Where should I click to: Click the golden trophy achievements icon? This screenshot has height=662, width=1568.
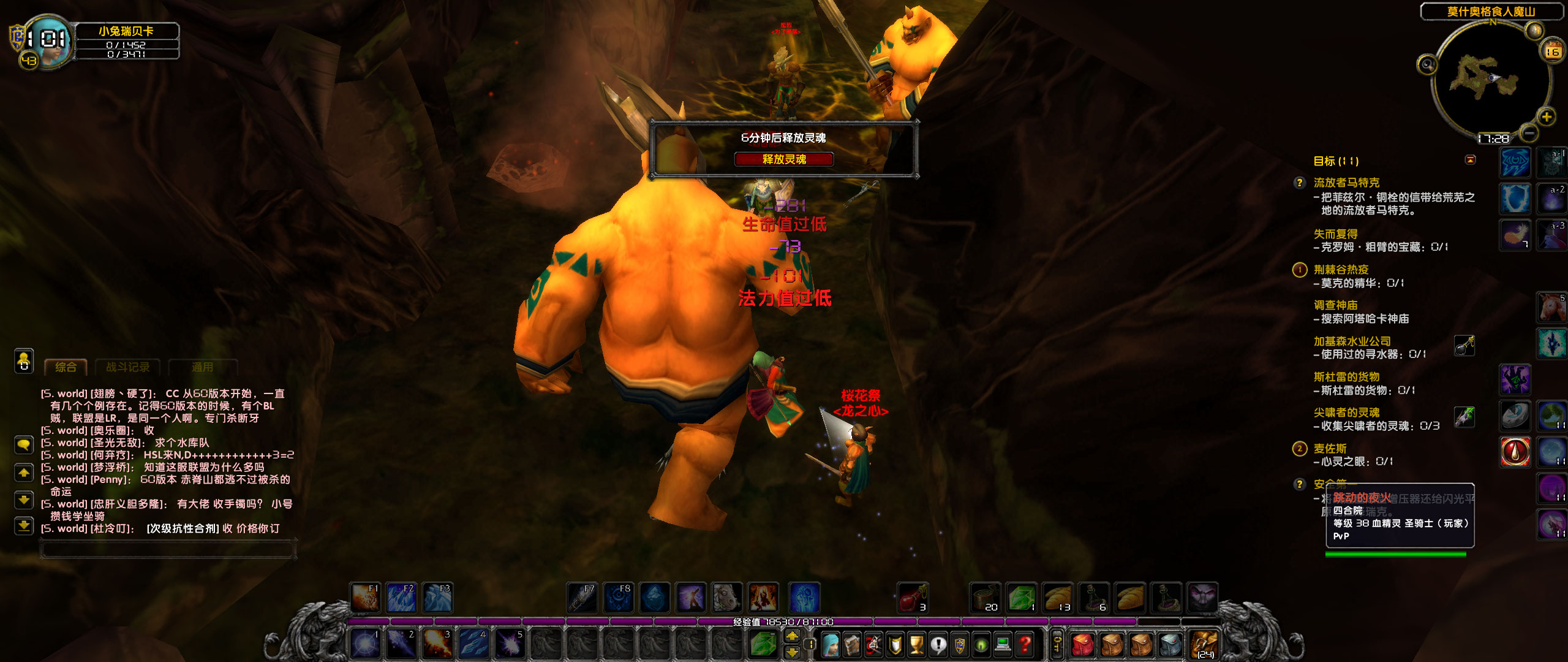[x=918, y=646]
